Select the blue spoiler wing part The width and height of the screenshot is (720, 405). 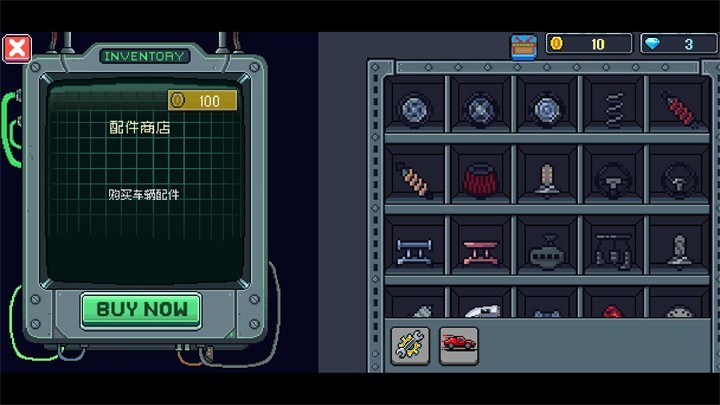(x=412, y=248)
